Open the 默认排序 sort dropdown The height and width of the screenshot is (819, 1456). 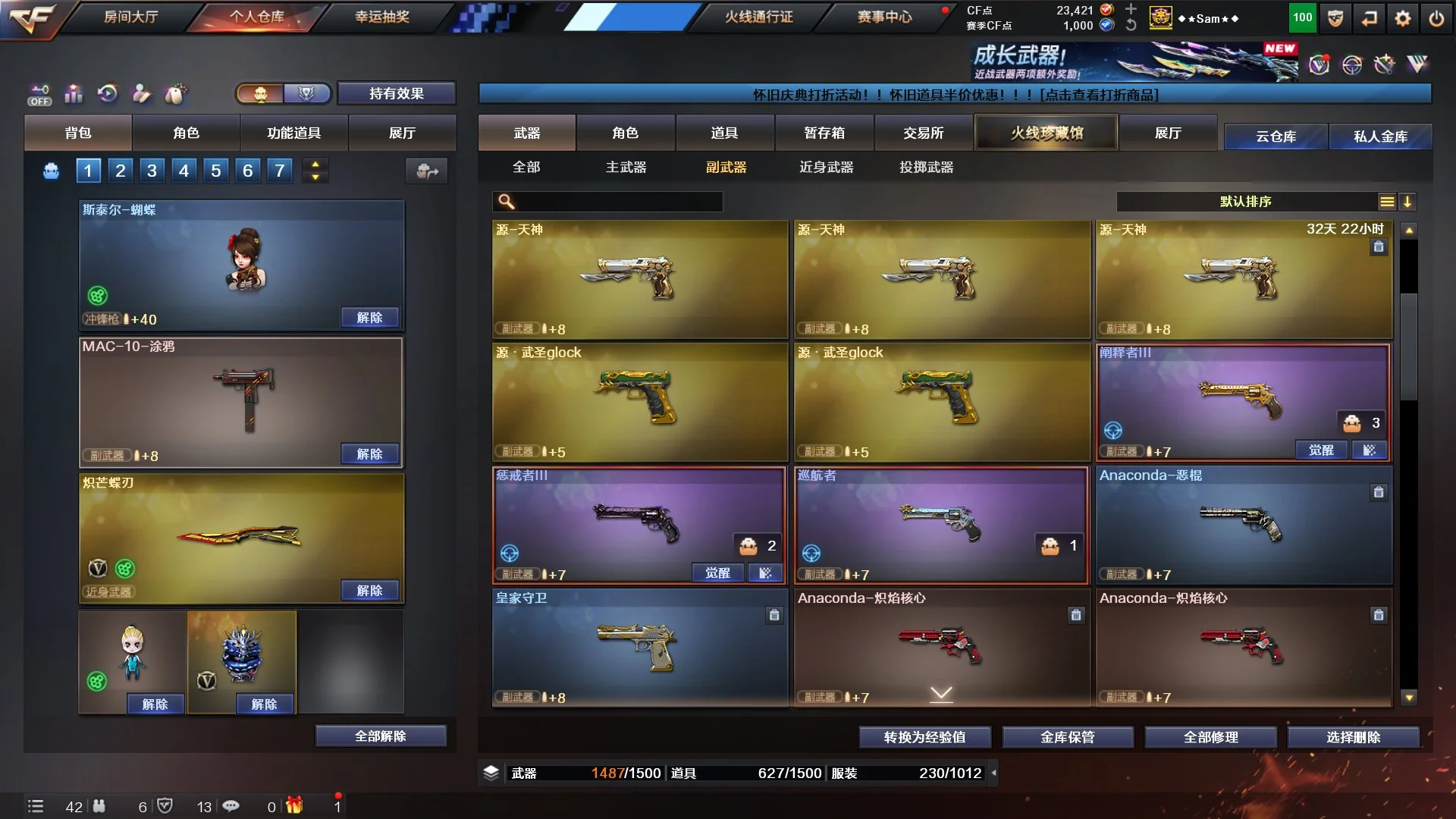1245,202
